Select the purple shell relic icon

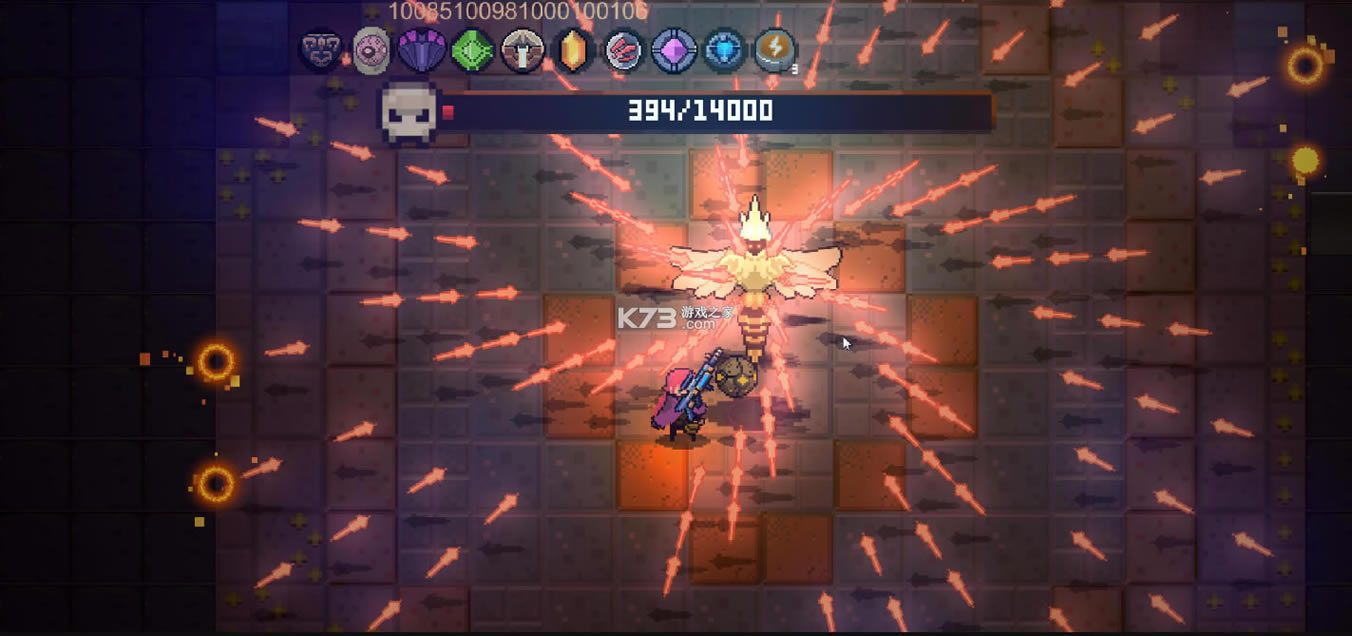pos(422,50)
